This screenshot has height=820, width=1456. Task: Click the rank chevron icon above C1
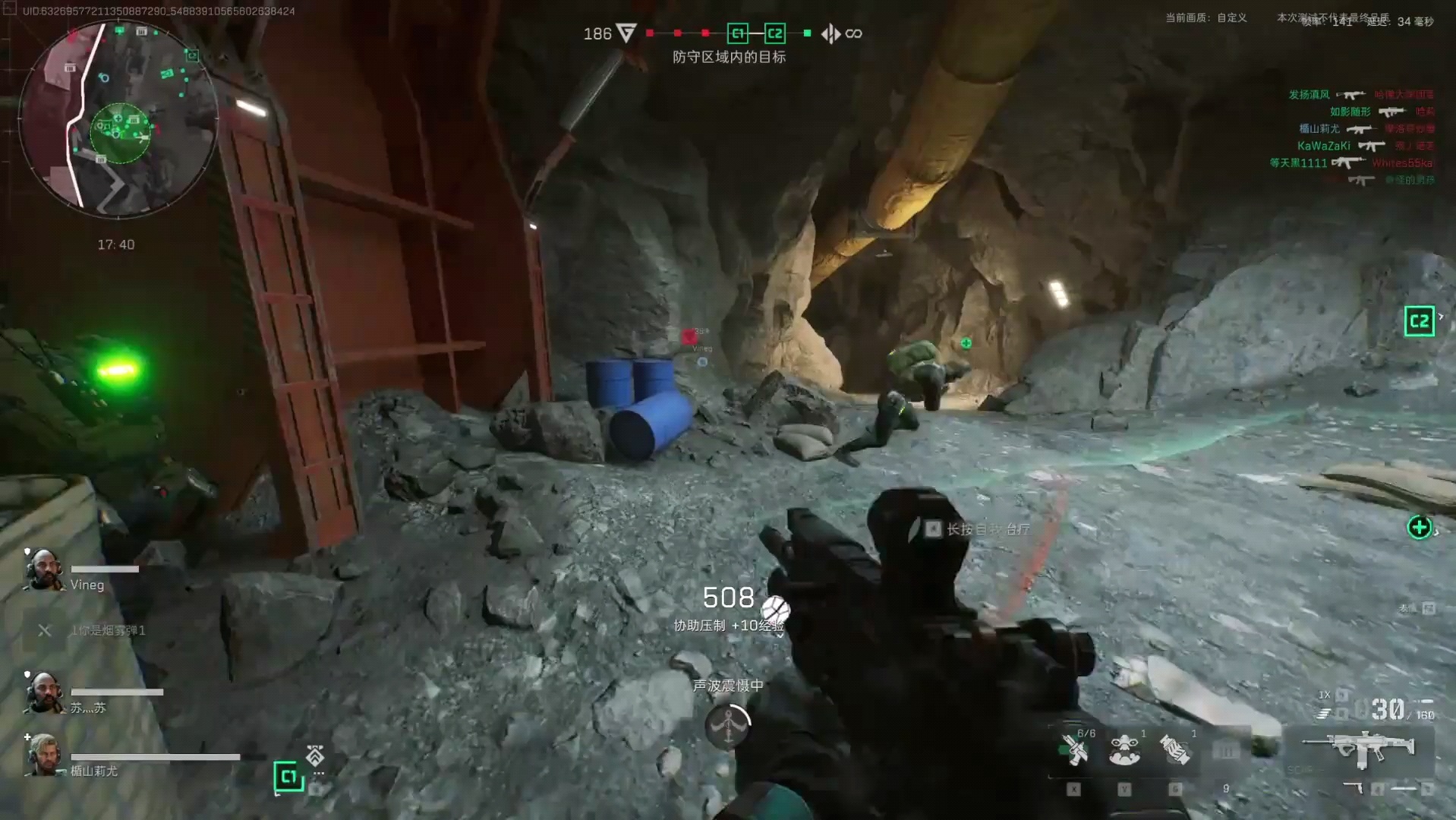coord(315,755)
